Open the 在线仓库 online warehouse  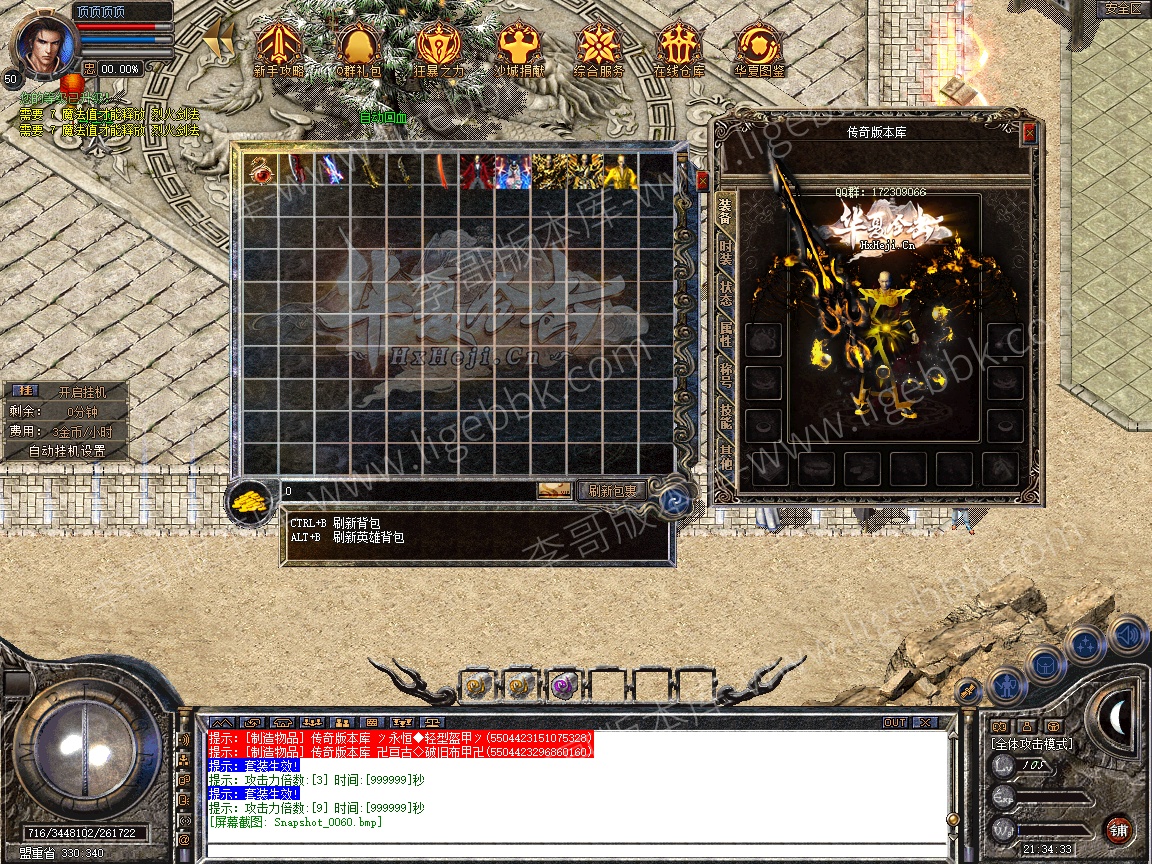click(679, 49)
